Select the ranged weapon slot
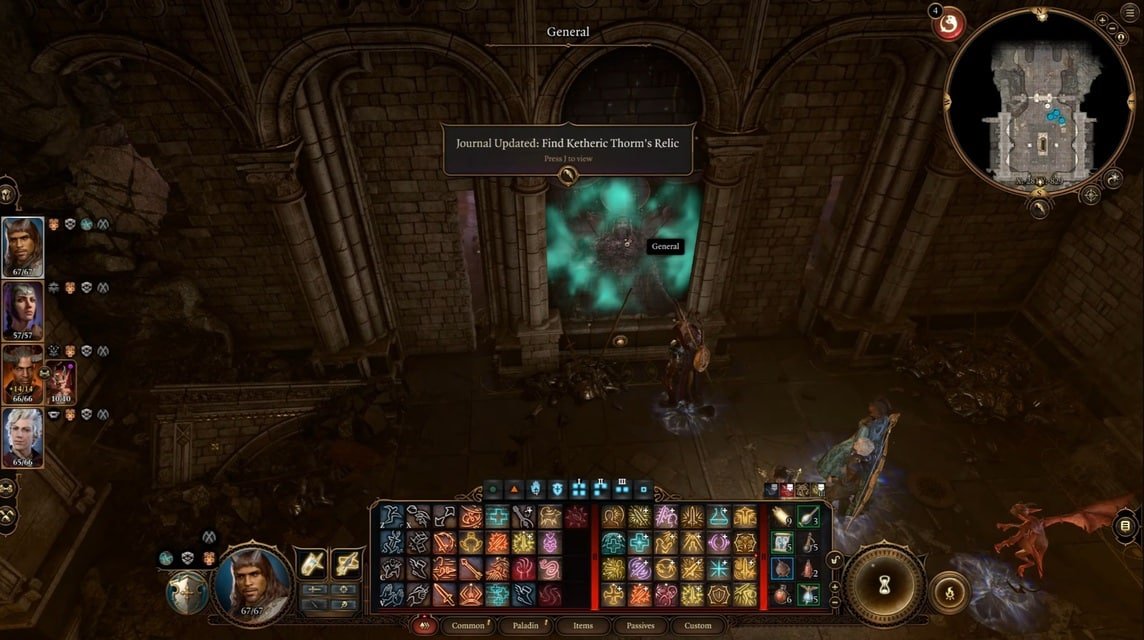 [x=346, y=564]
